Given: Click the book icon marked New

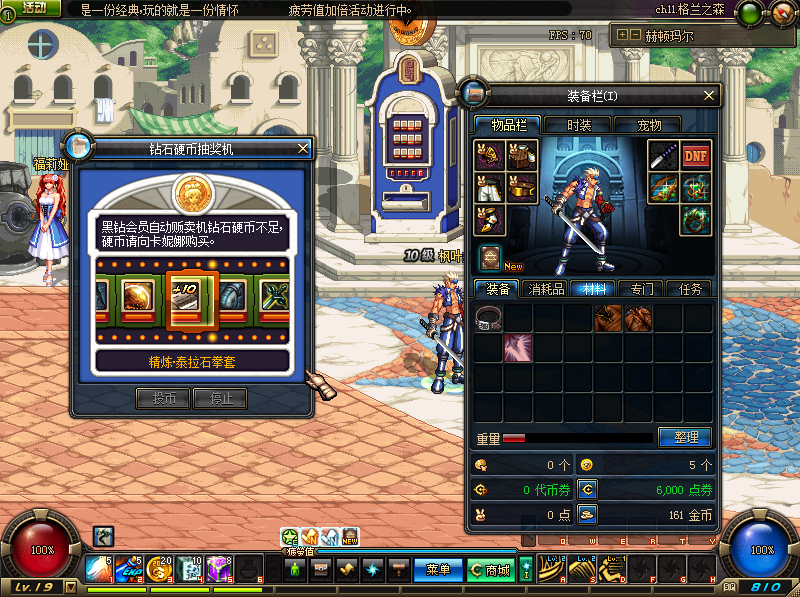Looking at the screenshot, I should (490, 256).
